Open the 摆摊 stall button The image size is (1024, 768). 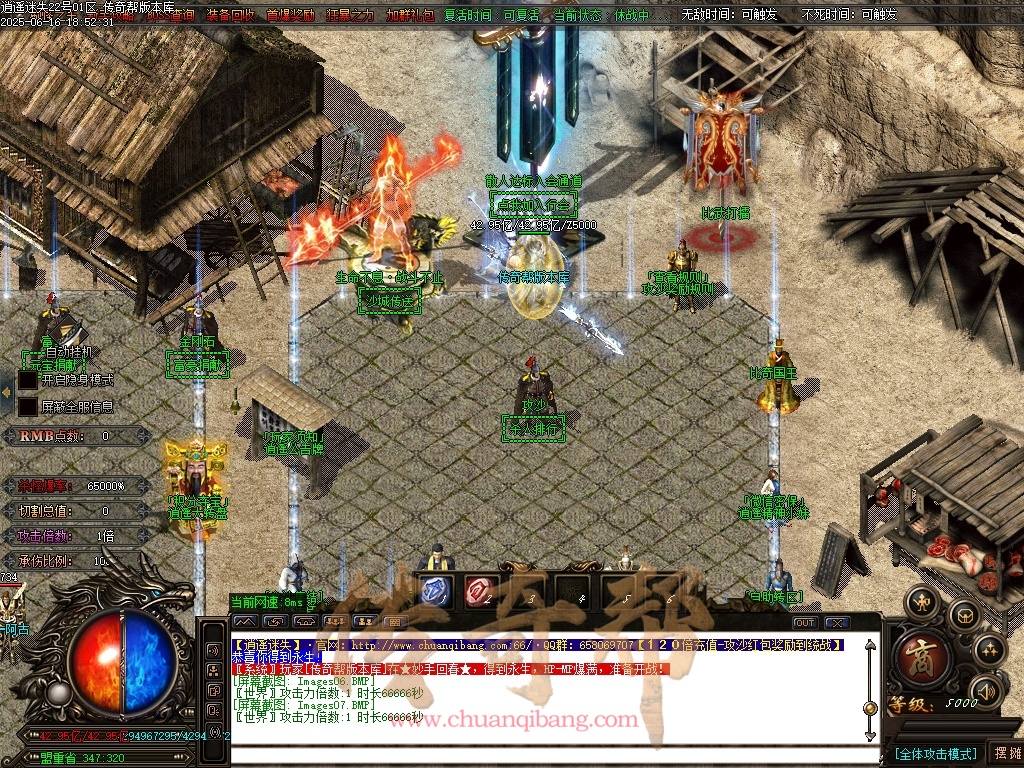point(1006,753)
